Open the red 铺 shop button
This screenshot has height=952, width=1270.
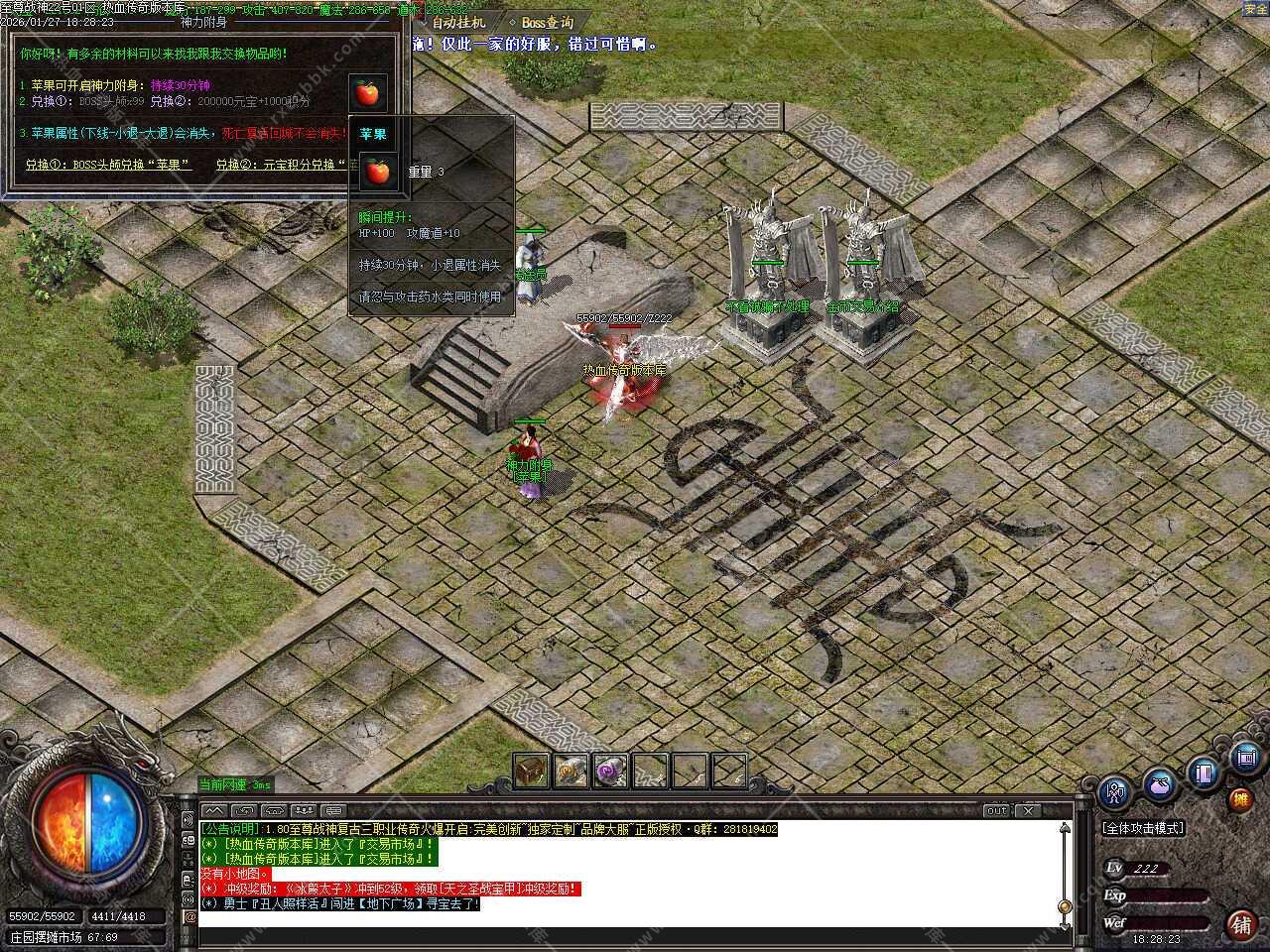[1241, 925]
